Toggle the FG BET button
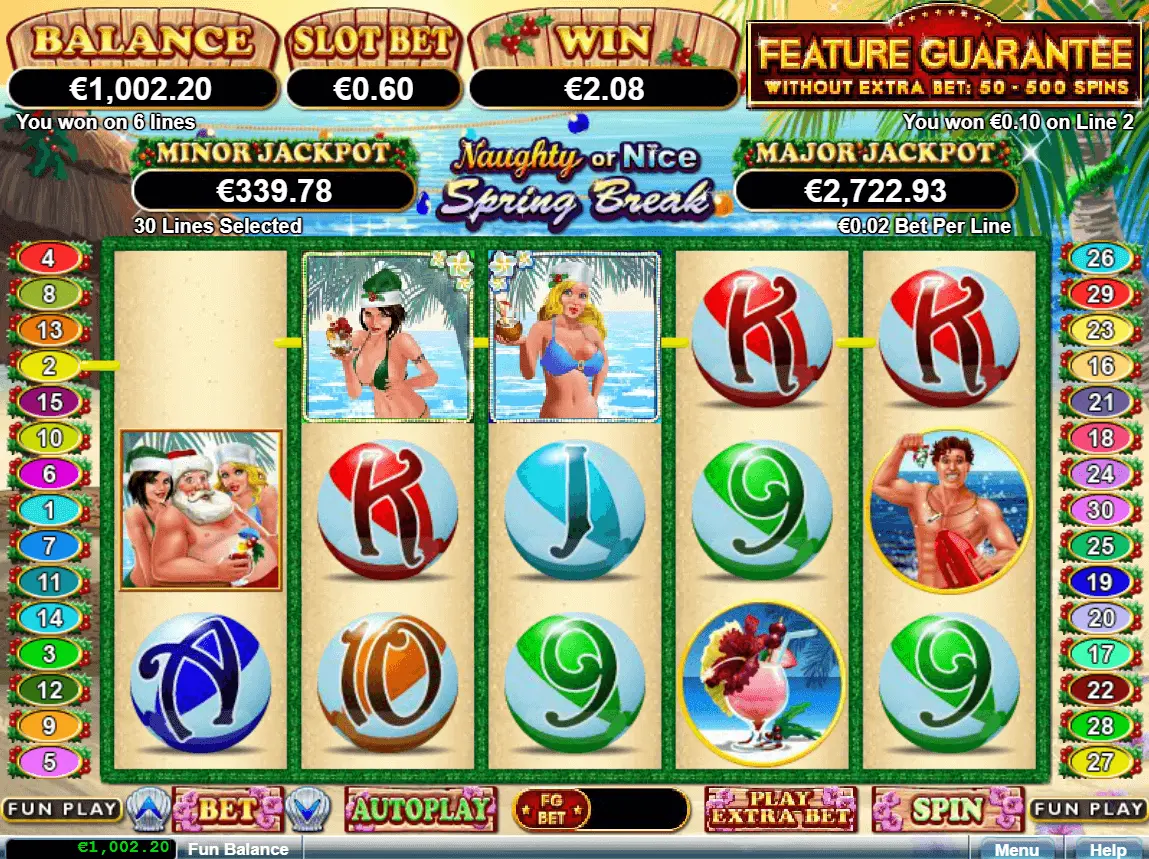 pos(551,809)
